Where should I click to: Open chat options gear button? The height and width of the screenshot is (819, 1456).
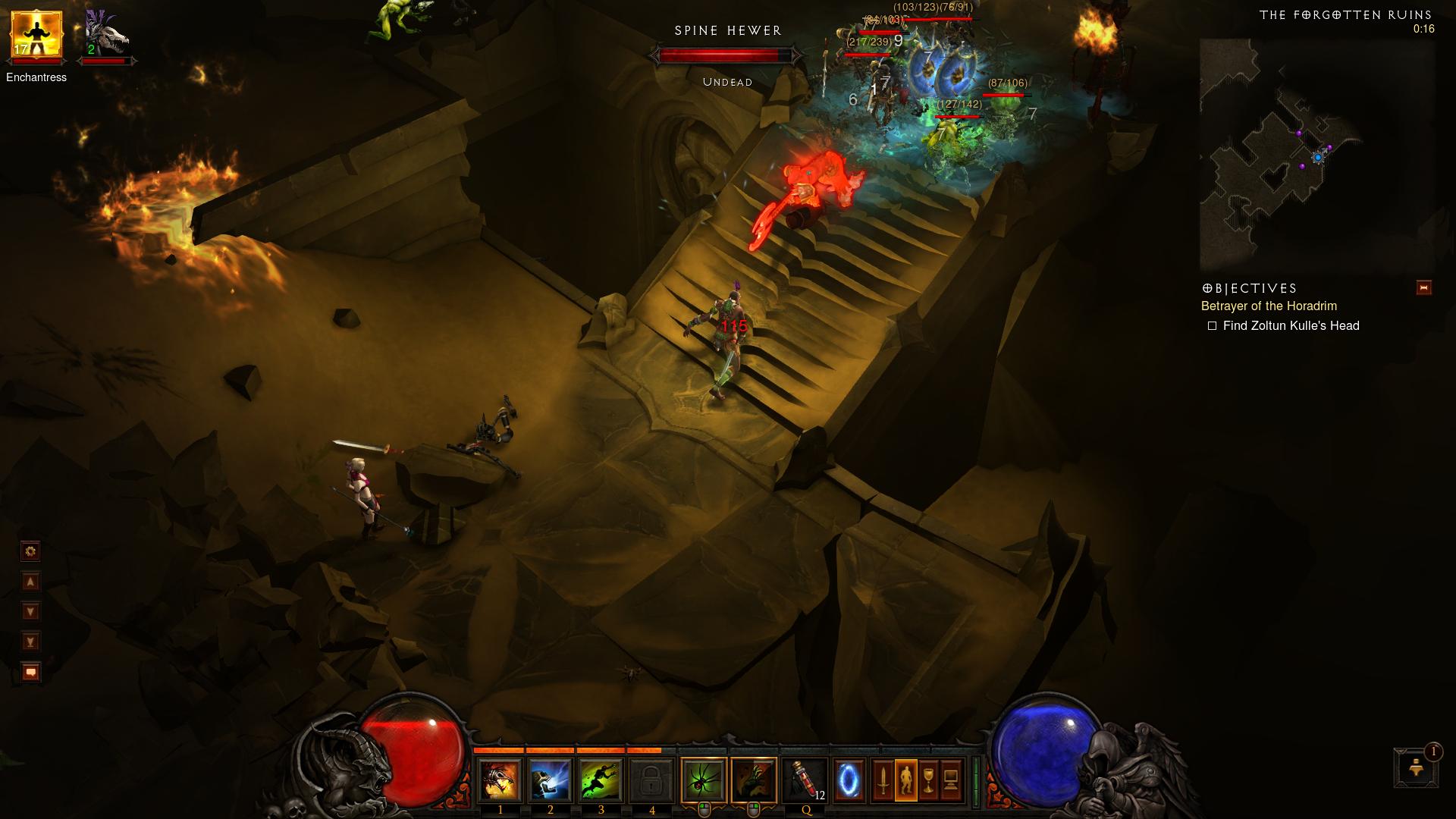pos(31,551)
